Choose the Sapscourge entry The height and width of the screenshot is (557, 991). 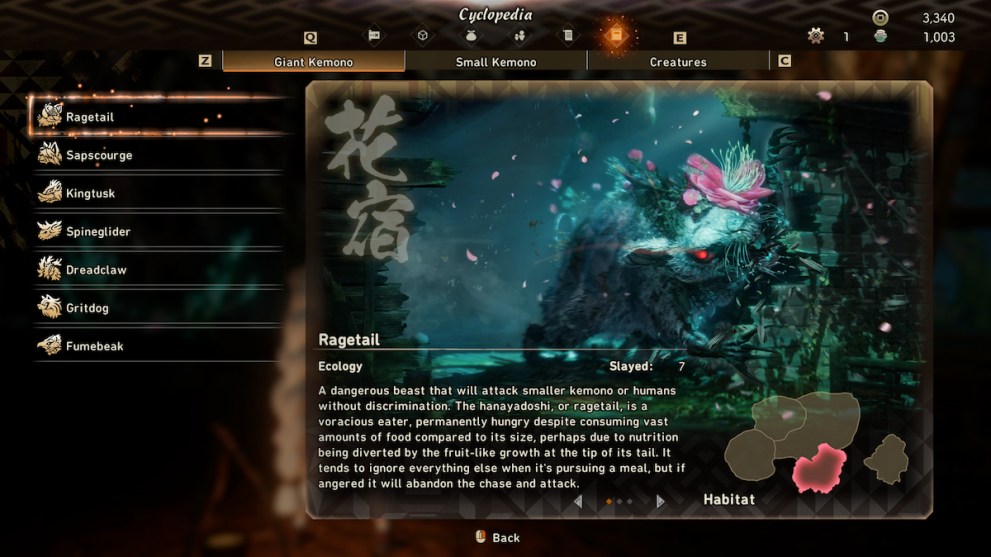coord(98,155)
